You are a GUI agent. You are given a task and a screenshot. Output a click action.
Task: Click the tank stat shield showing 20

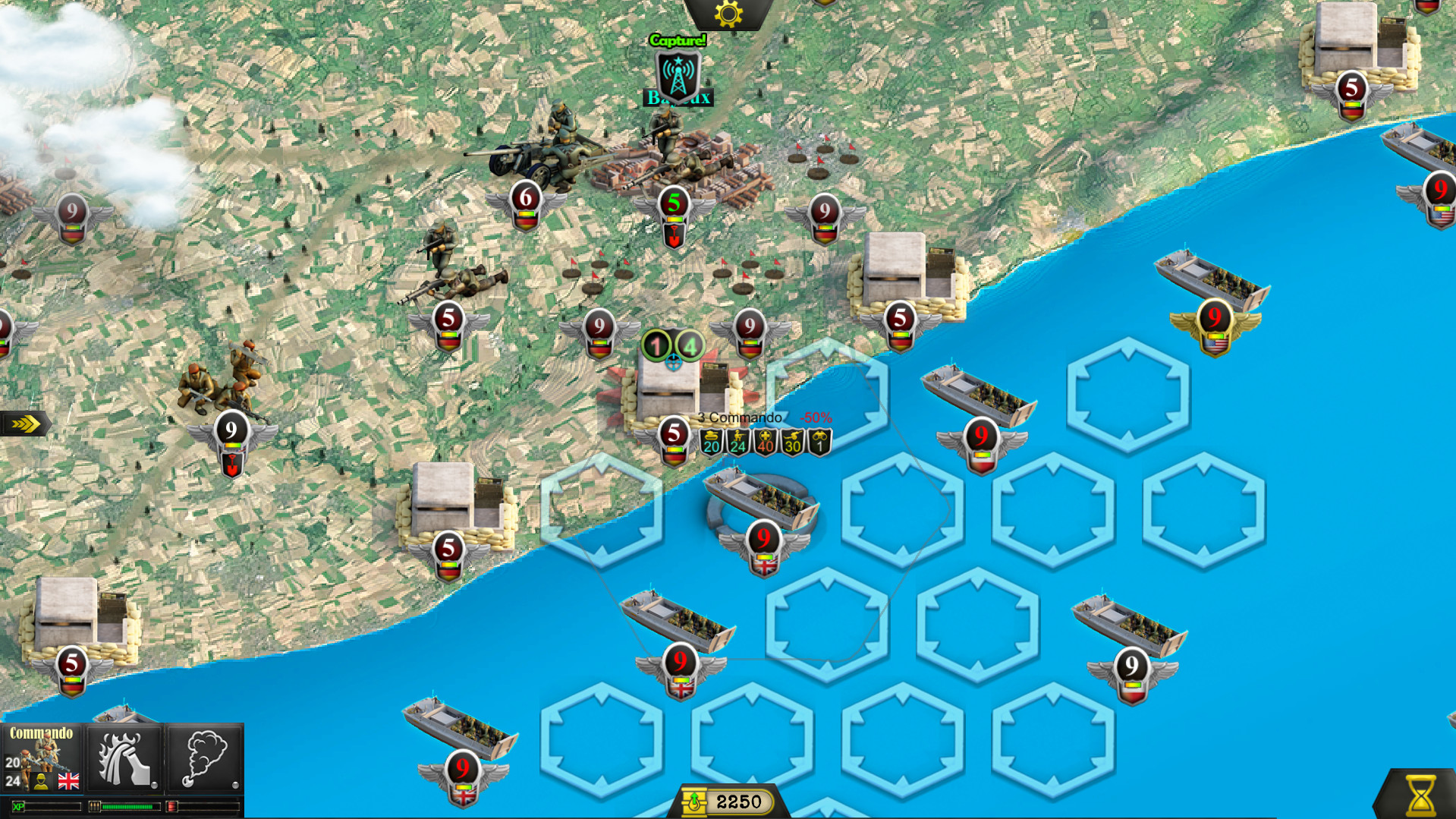[711, 442]
